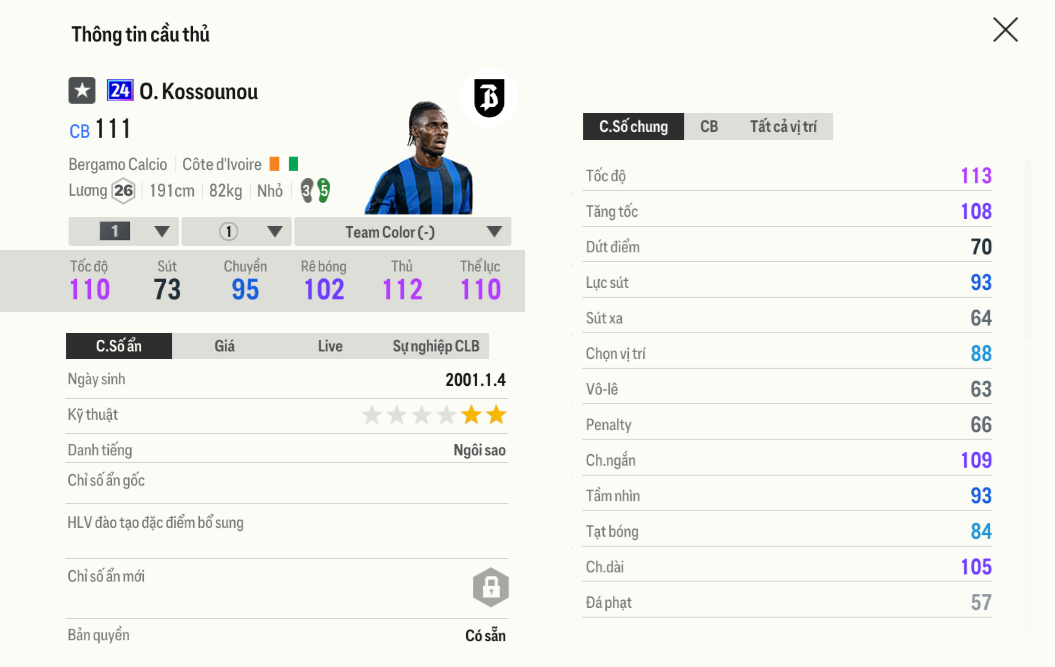1055x667 pixels.
Task: Expand the Team Color dropdown
Action: 403,231
